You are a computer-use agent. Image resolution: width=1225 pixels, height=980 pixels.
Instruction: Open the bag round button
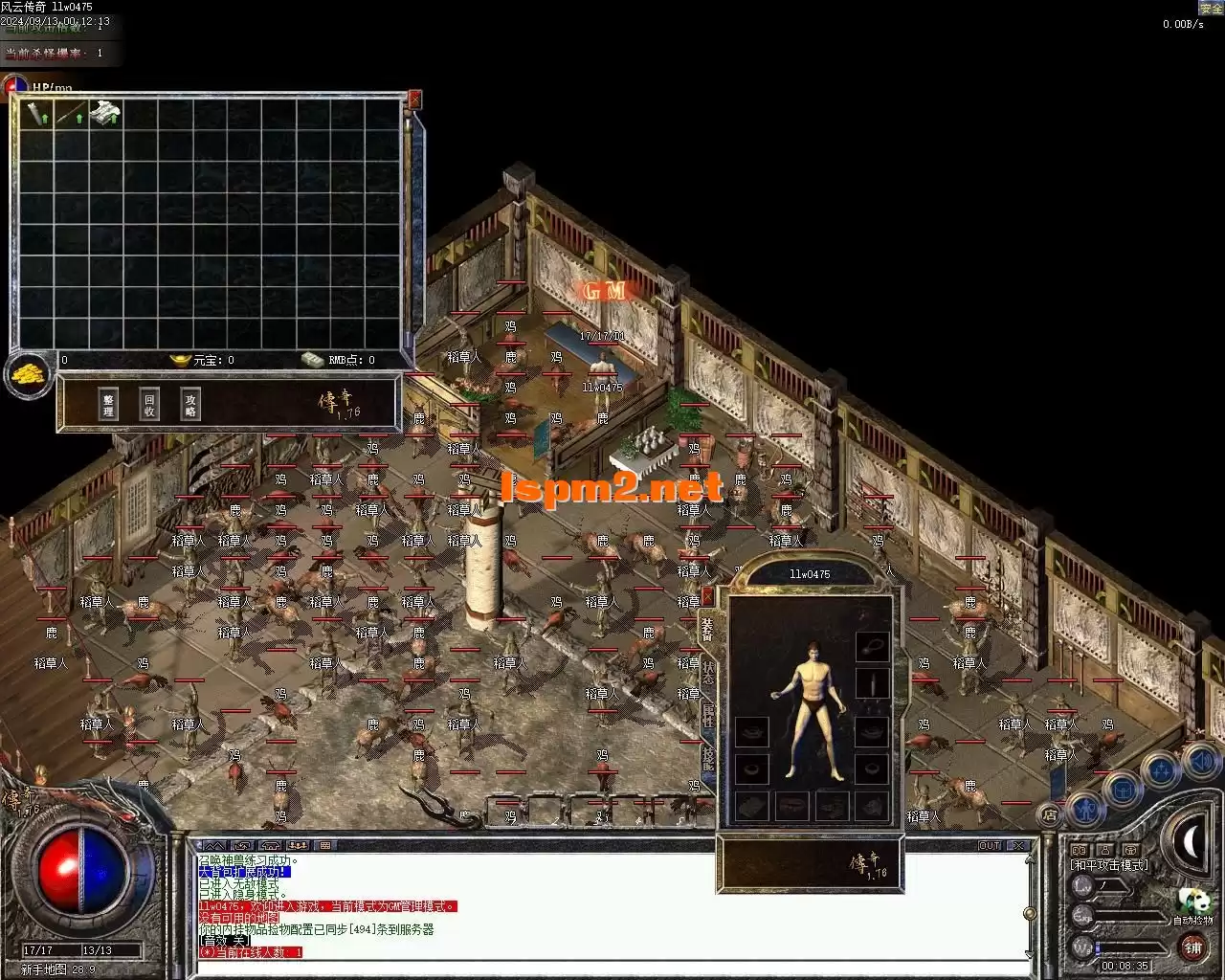[1123, 790]
